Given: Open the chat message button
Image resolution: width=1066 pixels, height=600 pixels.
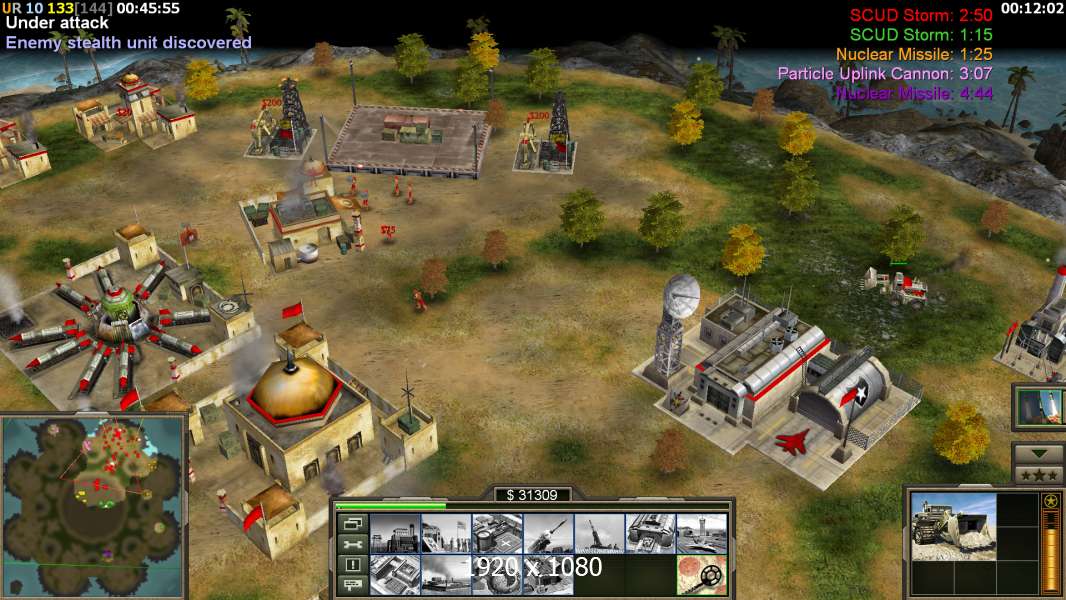Looking at the screenshot, I should click(x=352, y=585).
